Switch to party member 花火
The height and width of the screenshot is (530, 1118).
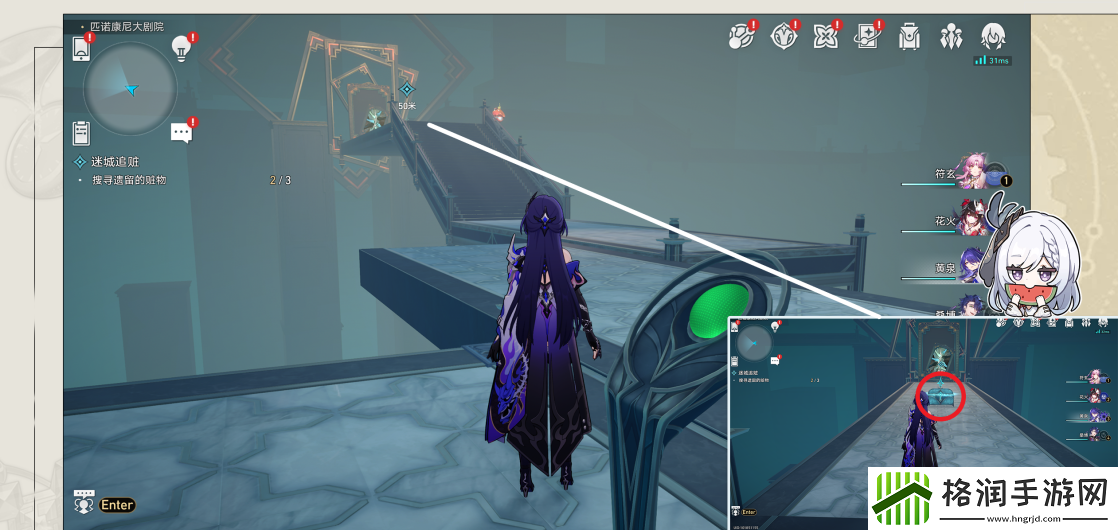pos(973,220)
